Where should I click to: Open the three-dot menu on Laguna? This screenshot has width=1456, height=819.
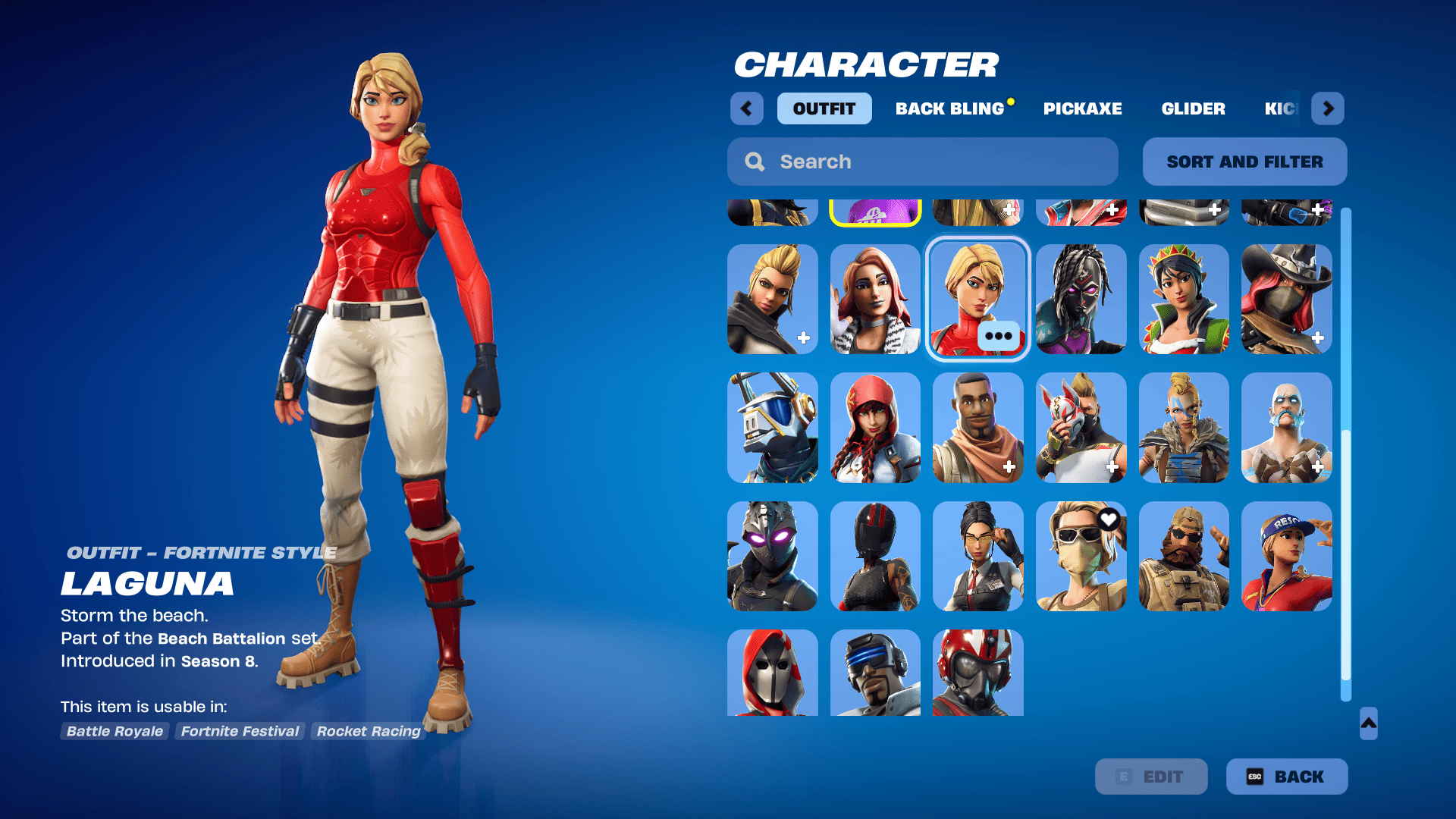999,336
